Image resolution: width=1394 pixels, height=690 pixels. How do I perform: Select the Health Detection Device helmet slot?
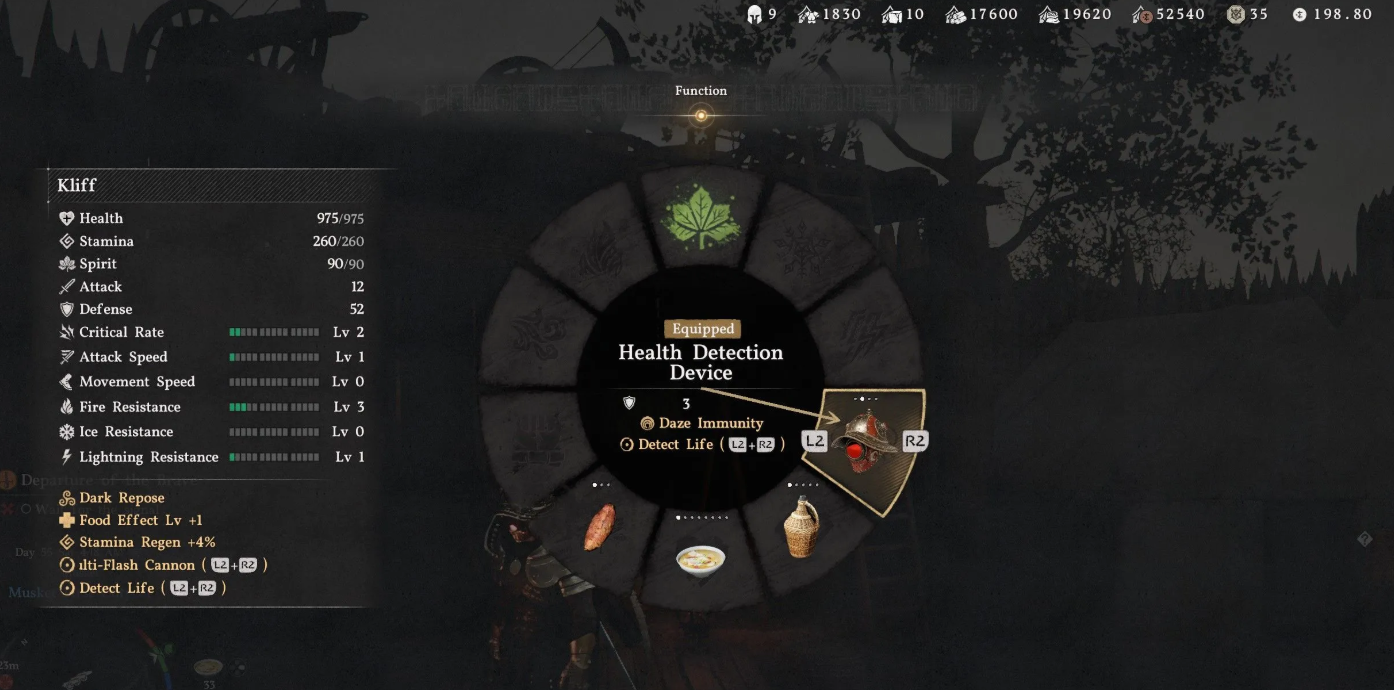tap(865, 444)
